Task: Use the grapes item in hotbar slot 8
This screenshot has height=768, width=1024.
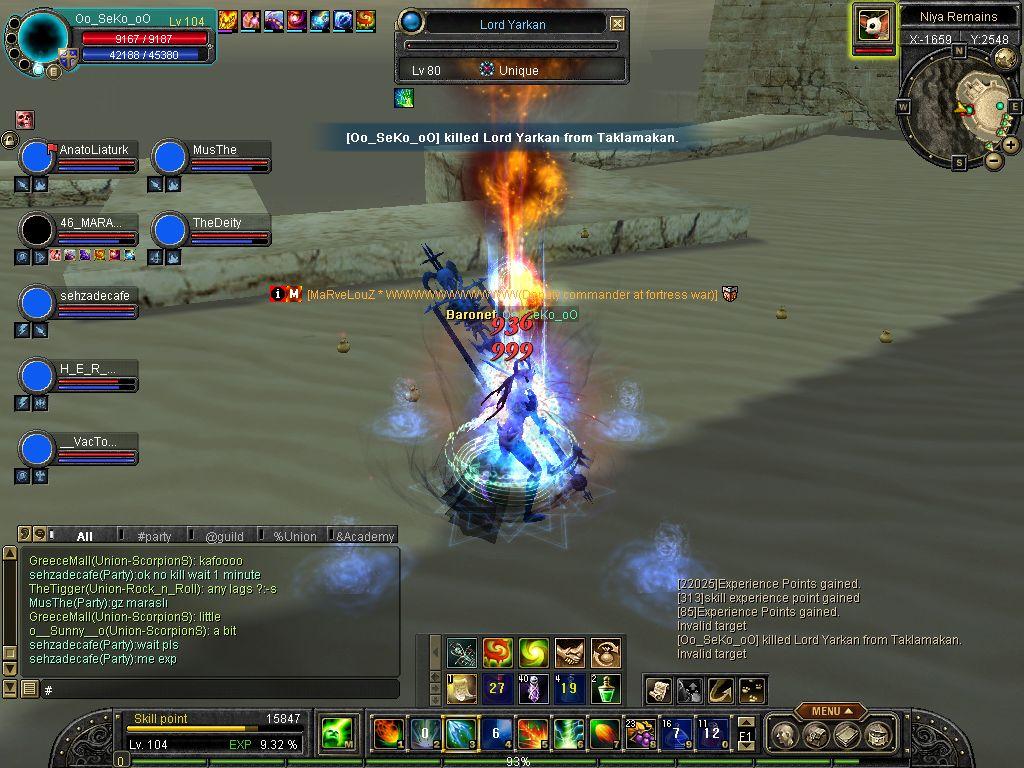Action: coord(638,735)
